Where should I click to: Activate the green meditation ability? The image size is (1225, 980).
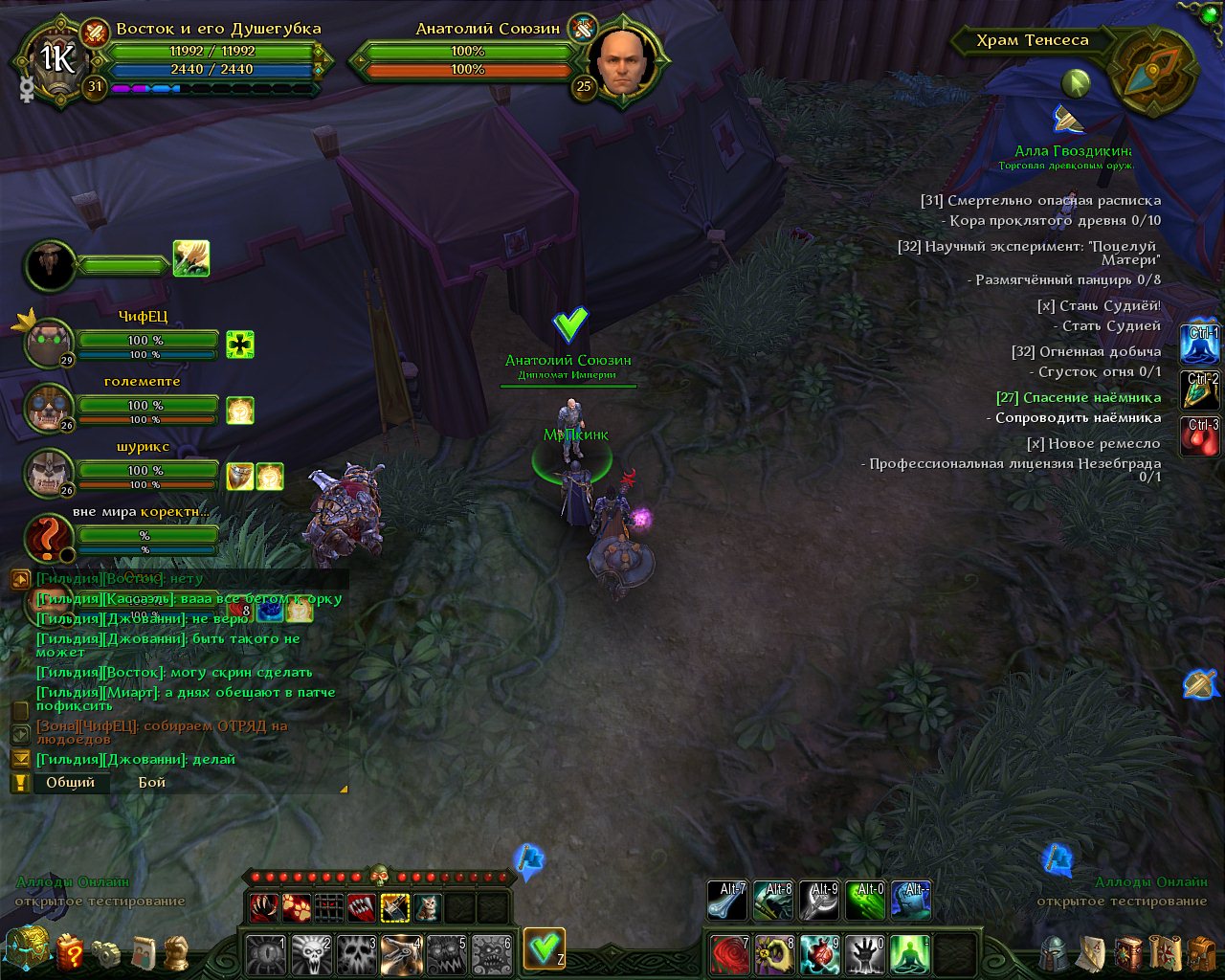click(909, 953)
